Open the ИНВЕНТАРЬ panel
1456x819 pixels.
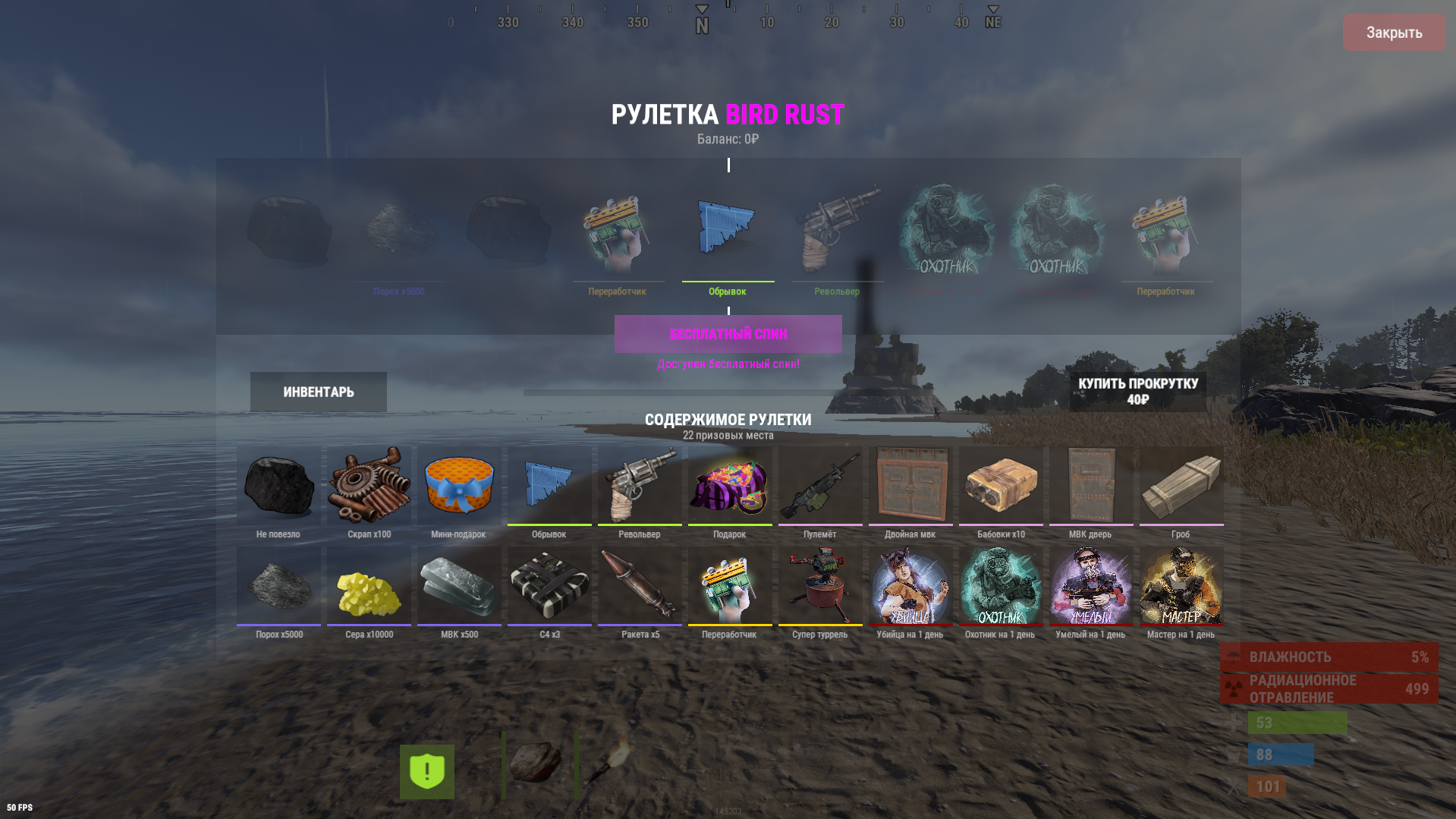(319, 392)
